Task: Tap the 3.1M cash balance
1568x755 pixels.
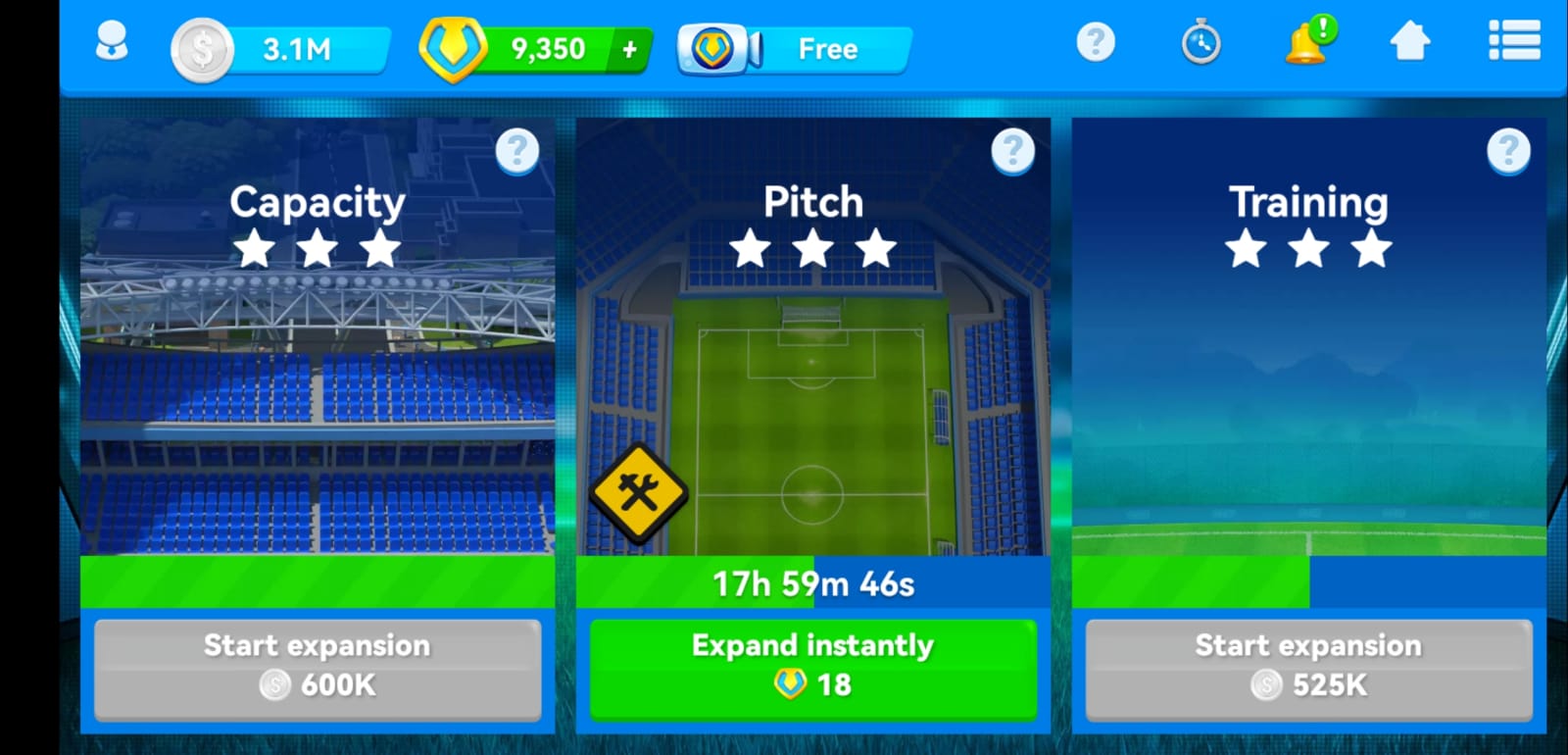Action: click(282, 49)
